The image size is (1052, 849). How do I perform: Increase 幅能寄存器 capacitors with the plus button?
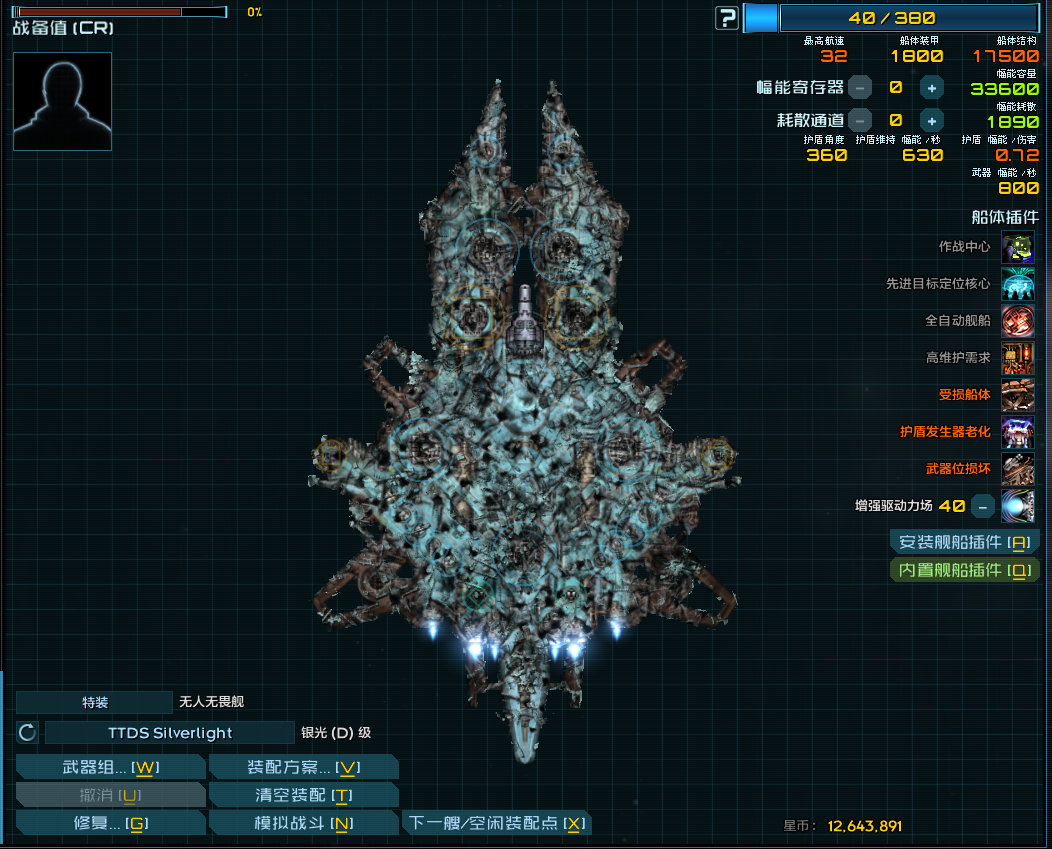click(x=931, y=88)
